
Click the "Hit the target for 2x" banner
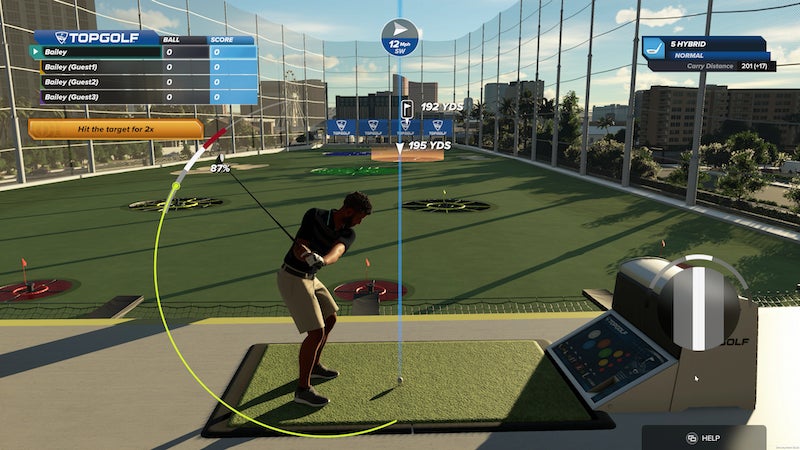[x=115, y=130]
